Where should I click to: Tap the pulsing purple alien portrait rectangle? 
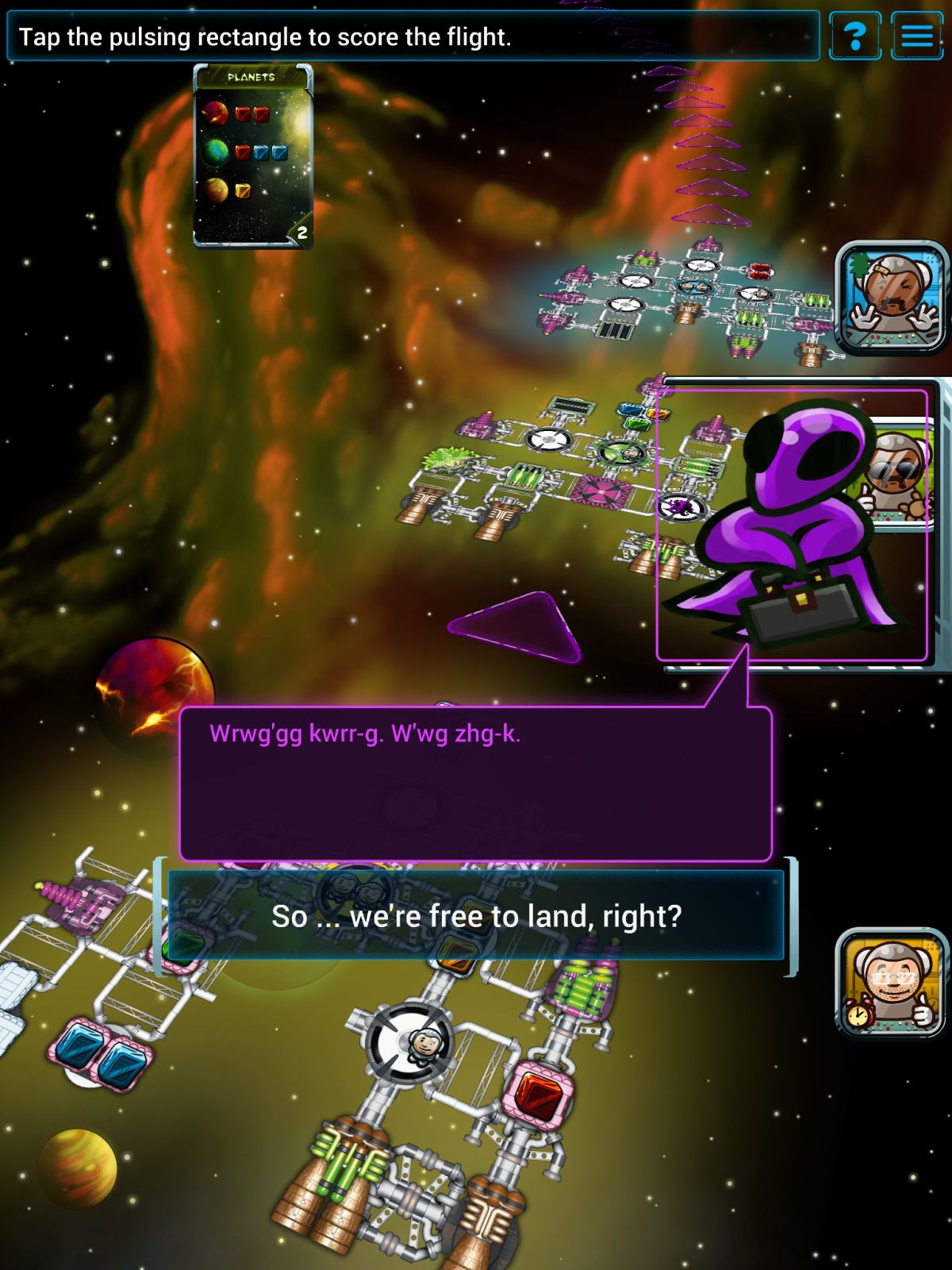pos(791,525)
